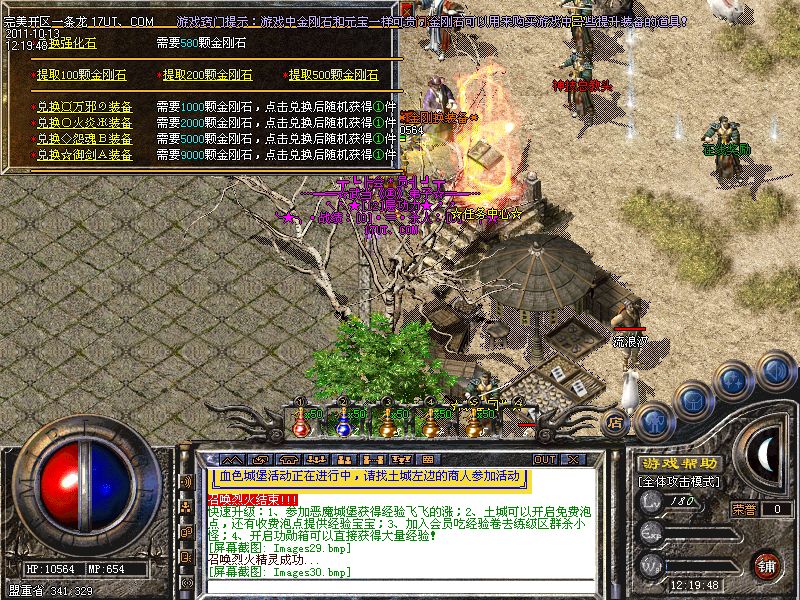800x600 pixels.
Task: Pick the 提取500颗金刚石 option
Action: [335, 75]
